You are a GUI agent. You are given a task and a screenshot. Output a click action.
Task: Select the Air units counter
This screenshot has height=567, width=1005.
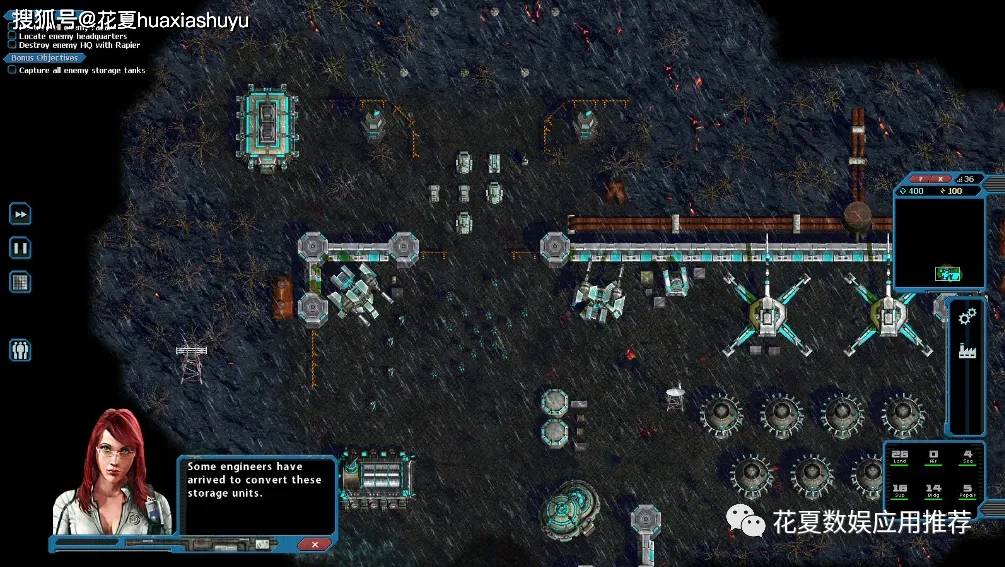pyautogui.click(x=933, y=457)
